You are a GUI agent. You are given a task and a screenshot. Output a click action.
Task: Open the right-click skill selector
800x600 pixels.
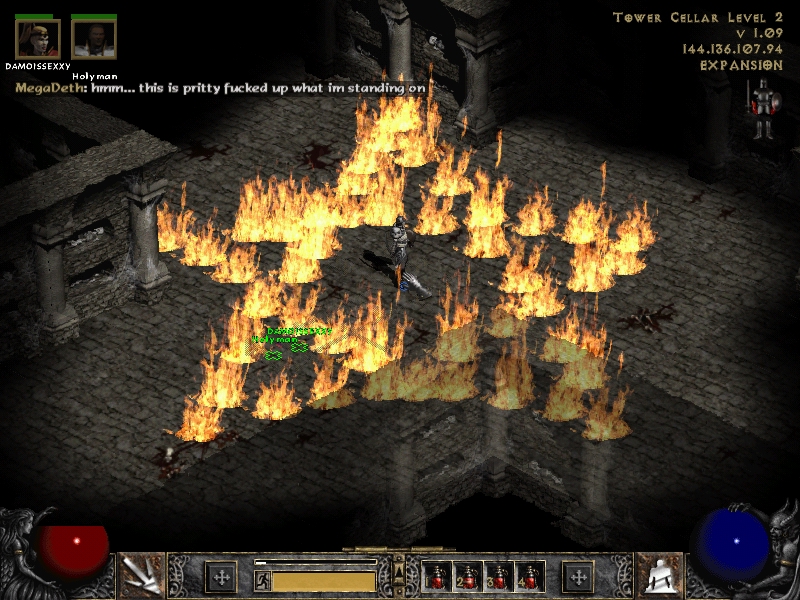point(659,575)
